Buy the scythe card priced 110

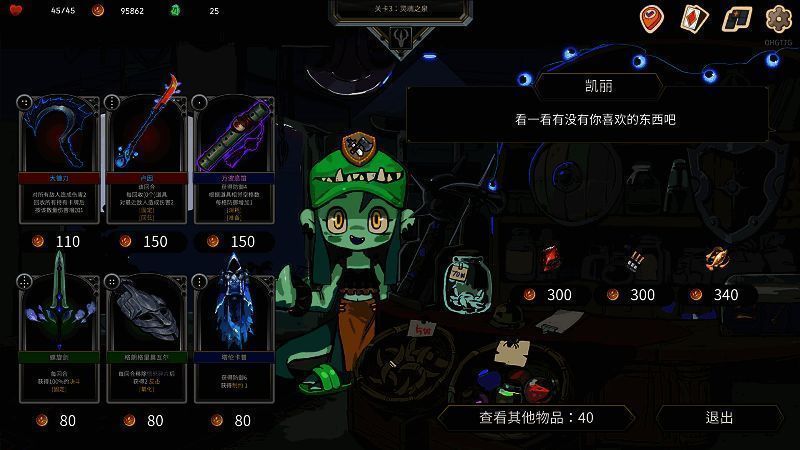[x=59, y=160]
